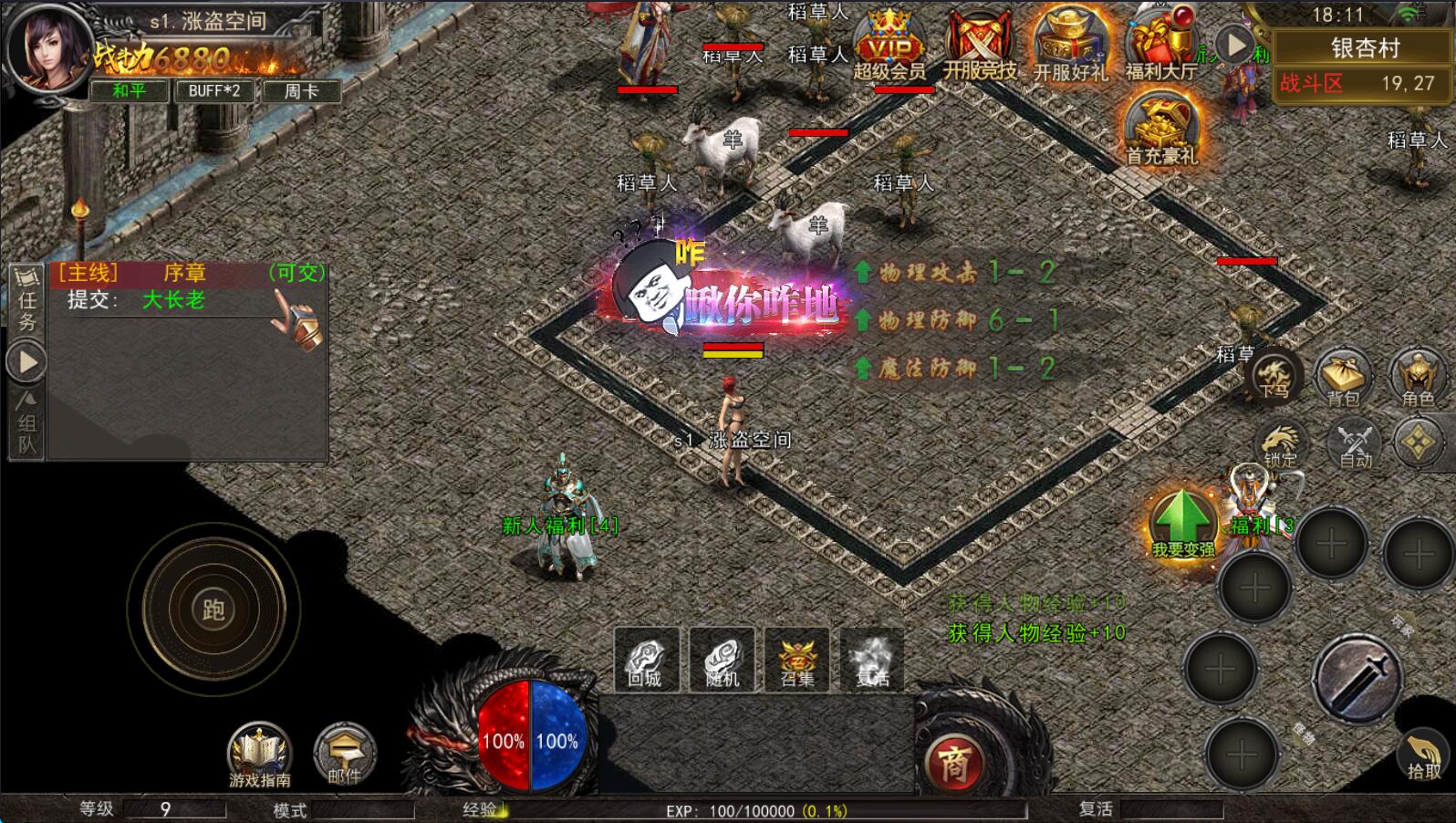The width and height of the screenshot is (1456, 823).
Task: View the BUFF*2 status
Action: 214,90
